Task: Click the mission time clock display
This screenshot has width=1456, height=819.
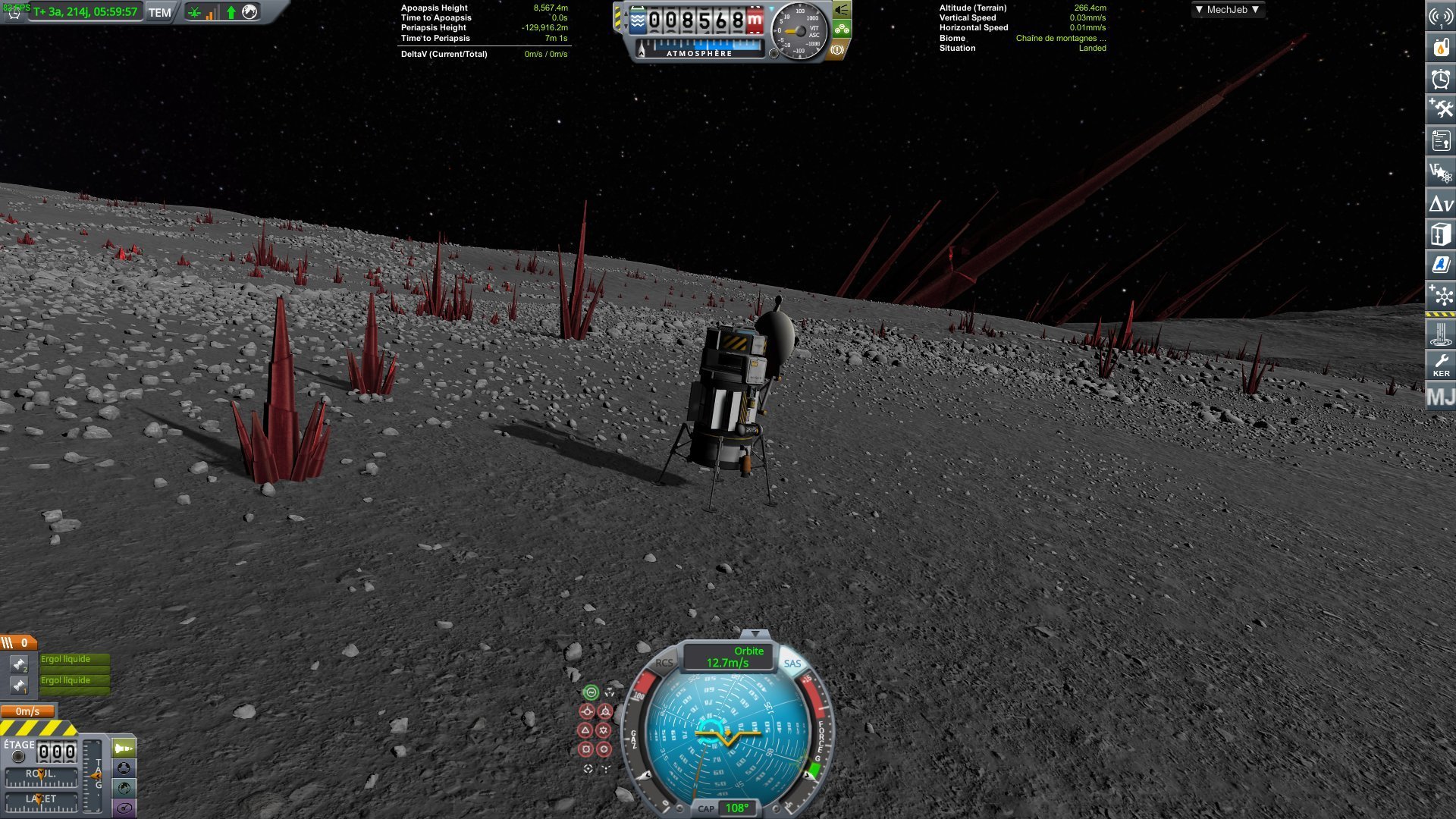Action: click(85, 12)
